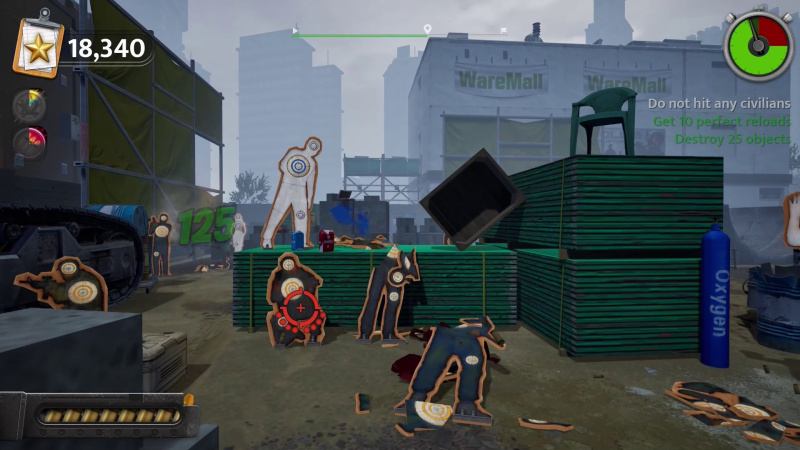Screen dimensions: 800x450
Task: Click the map pin on the progress track
Action: (x=427, y=30)
